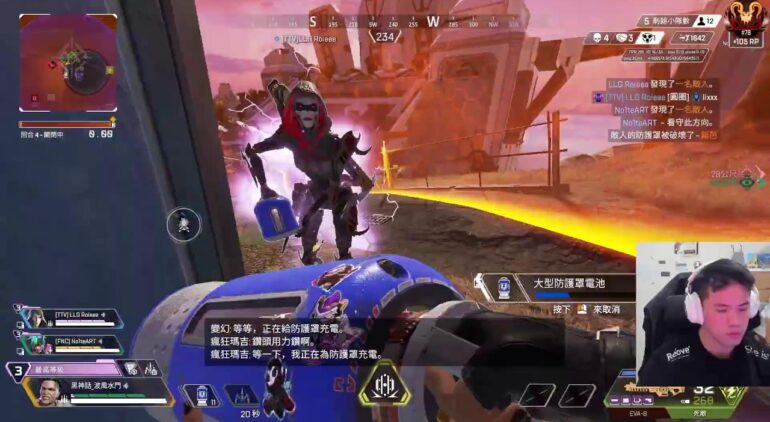
Task: Open the circular minimap
Action: [66, 64]
